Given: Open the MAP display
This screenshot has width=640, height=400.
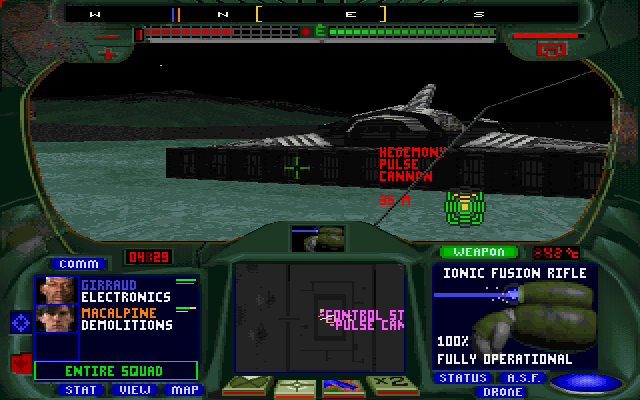Looking at the screenshot, I should (182, 390).
